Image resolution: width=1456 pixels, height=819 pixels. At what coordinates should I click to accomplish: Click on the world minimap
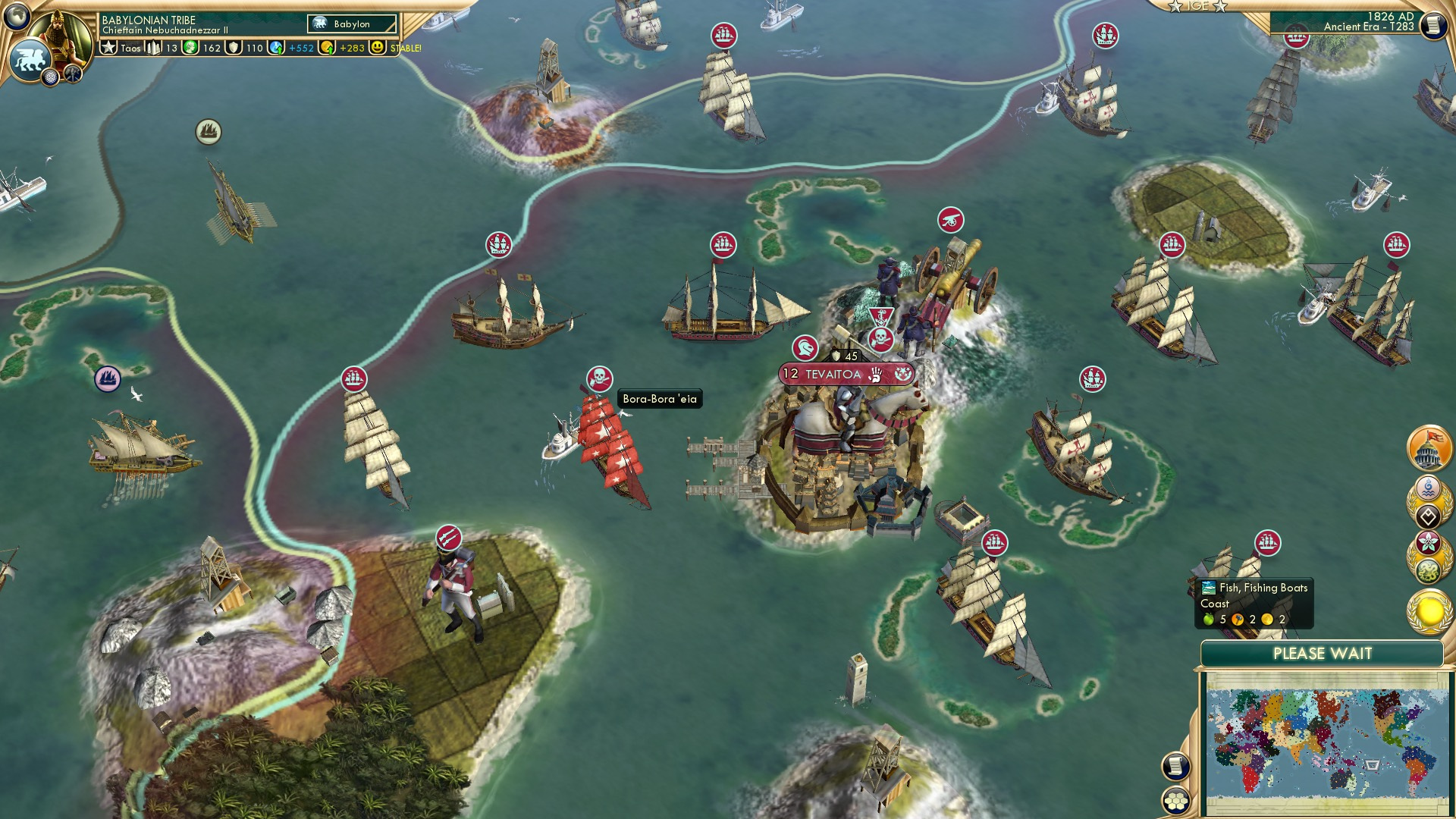tap(1326, 742)
